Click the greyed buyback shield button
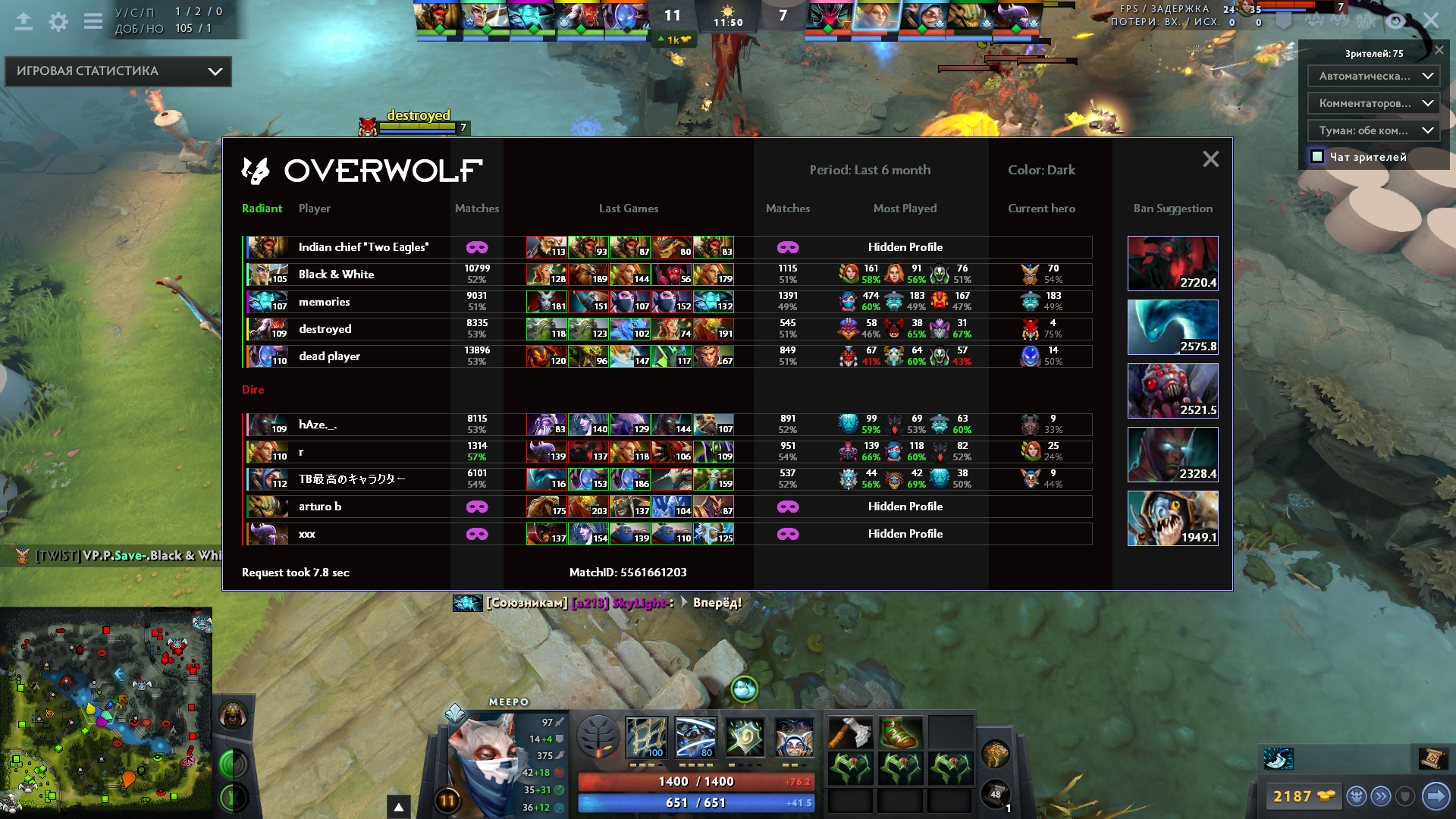This screenshot has height=819, width=1456. pyautogui.click(x=1407, y=796)
